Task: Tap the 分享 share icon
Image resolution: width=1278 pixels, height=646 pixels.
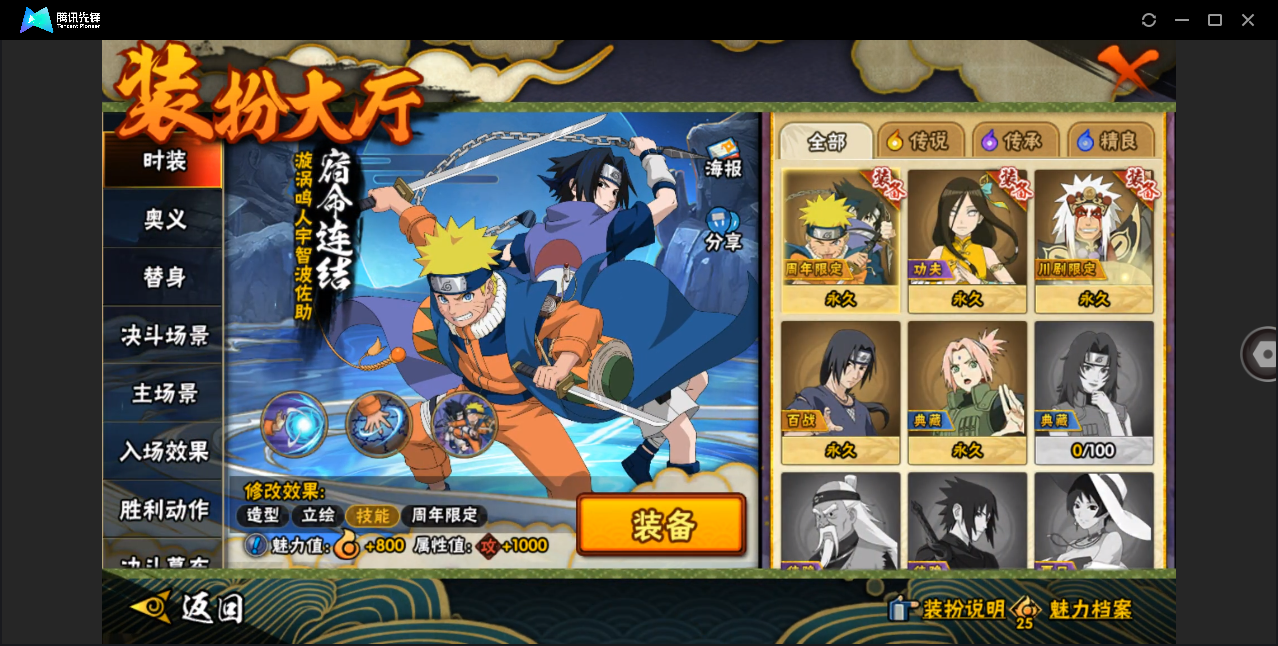Action: point(722,230)
